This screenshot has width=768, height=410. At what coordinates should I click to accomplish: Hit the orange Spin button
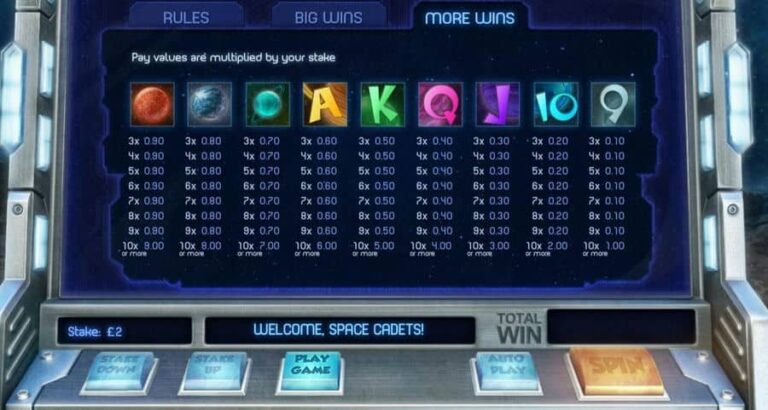pos(617,368)
